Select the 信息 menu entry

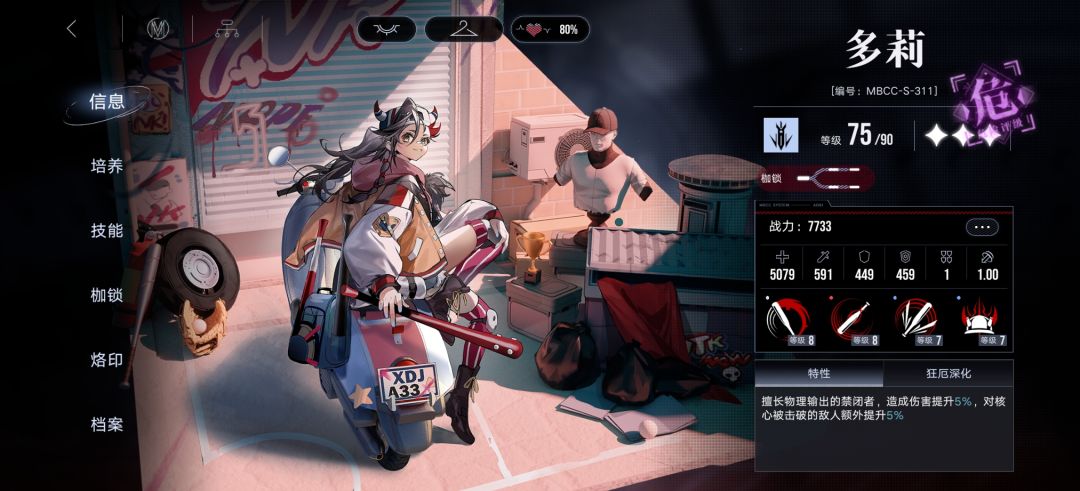pos(107,101)
